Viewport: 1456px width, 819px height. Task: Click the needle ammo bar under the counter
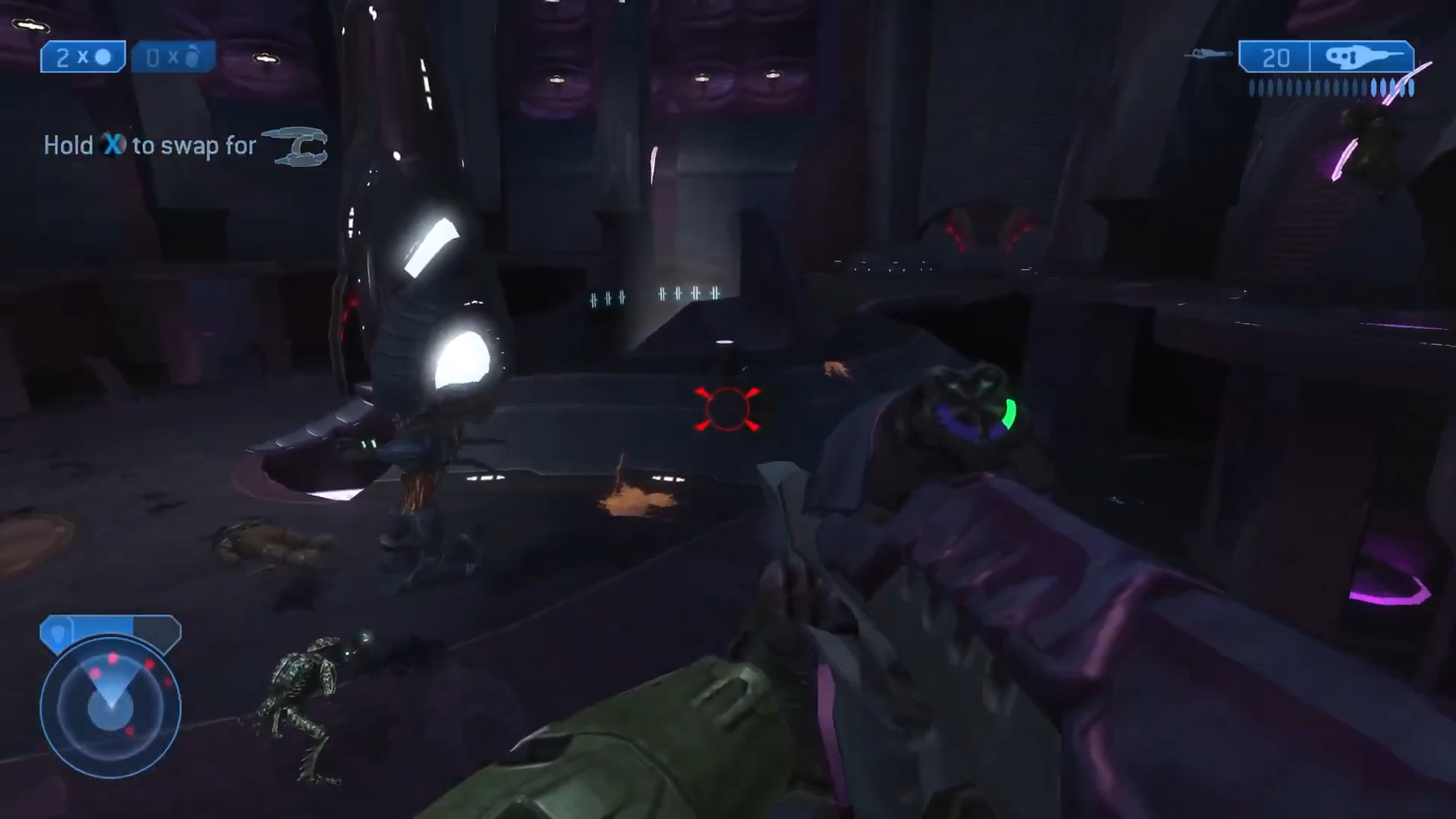tap(1328, 86)
